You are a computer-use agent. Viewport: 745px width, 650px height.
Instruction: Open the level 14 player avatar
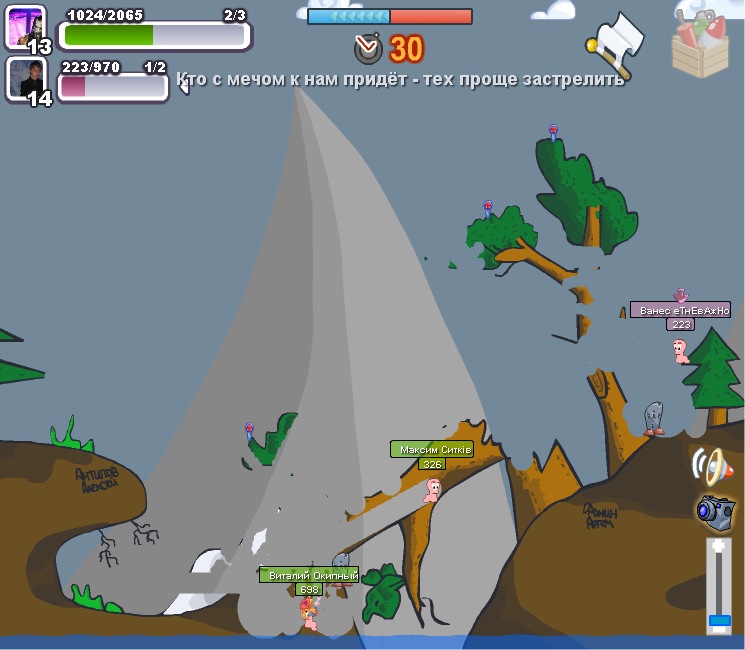tap(25, 78)
